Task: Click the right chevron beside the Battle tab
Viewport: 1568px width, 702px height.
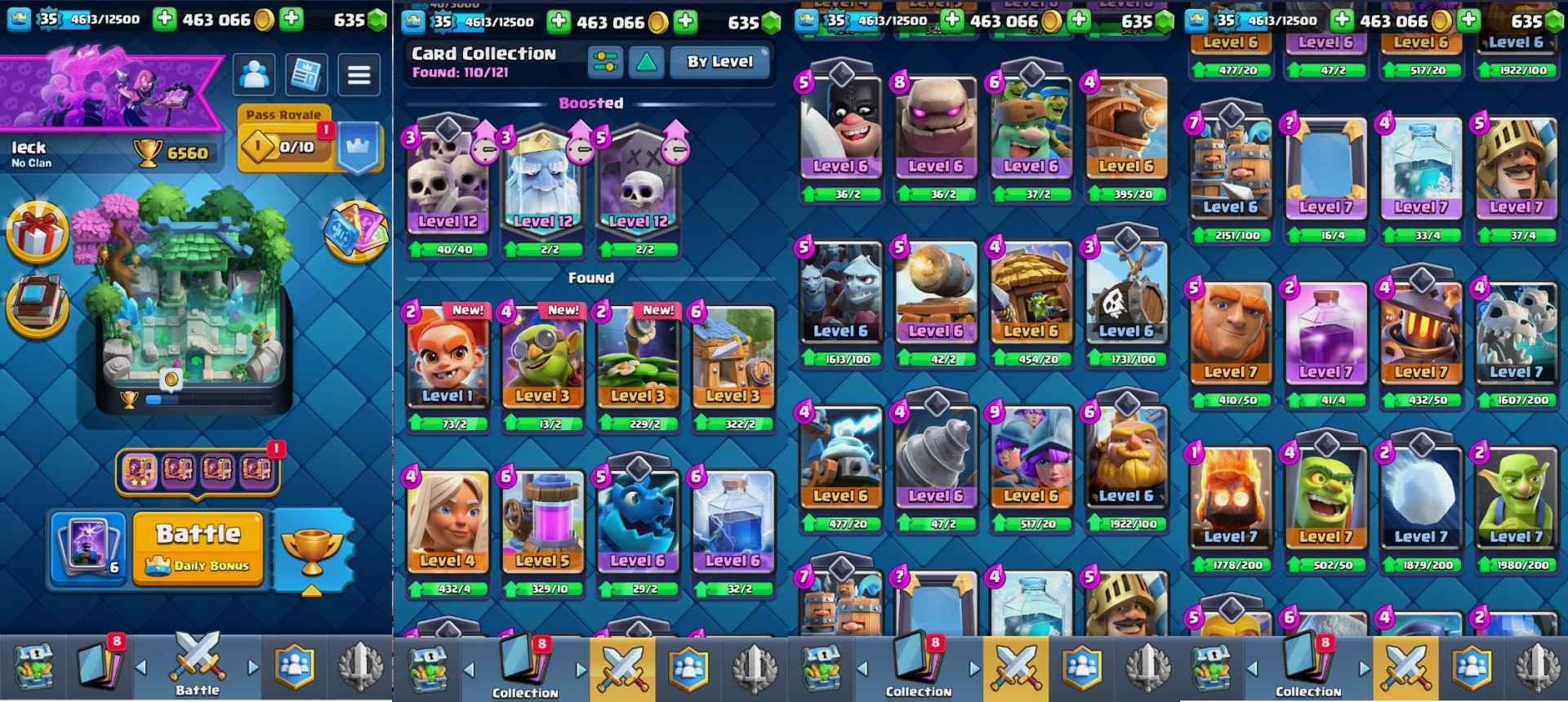Action: tap(252, 668)
